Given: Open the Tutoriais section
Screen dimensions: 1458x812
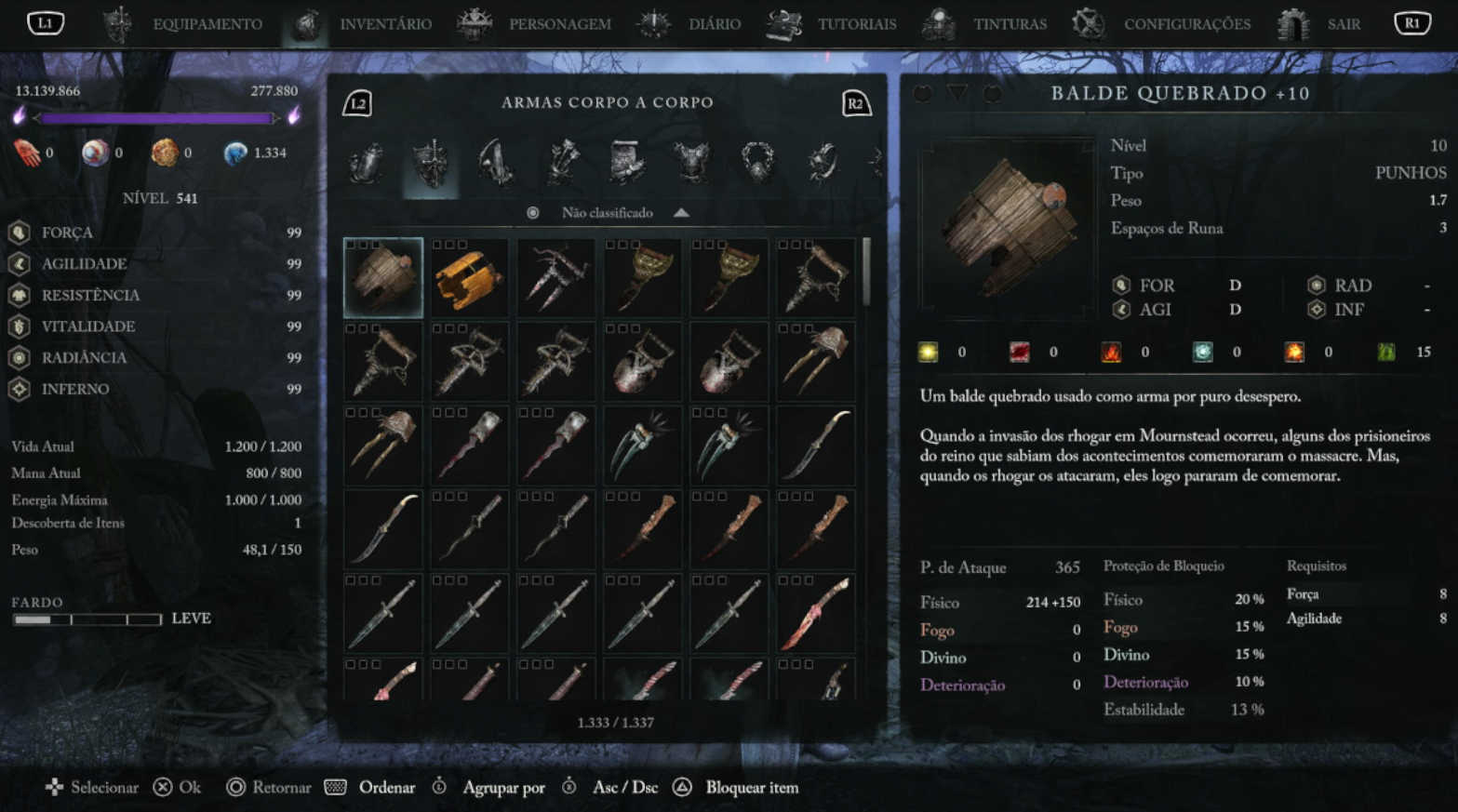Looking at the screenshot, I should pyautogui.click(x=856, y=24).
